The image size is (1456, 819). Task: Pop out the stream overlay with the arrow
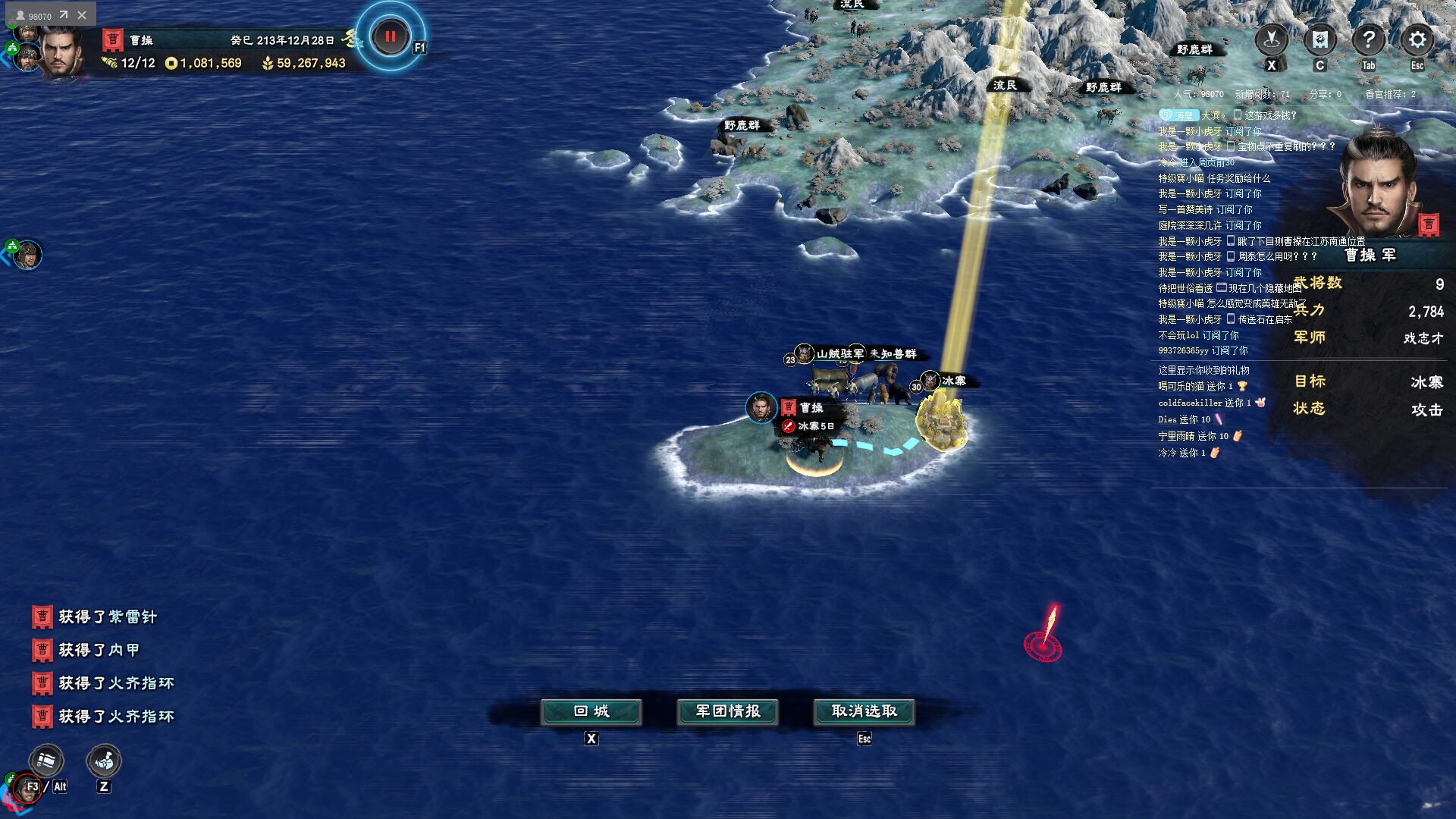pyautogui.click(x=64, y=15)
